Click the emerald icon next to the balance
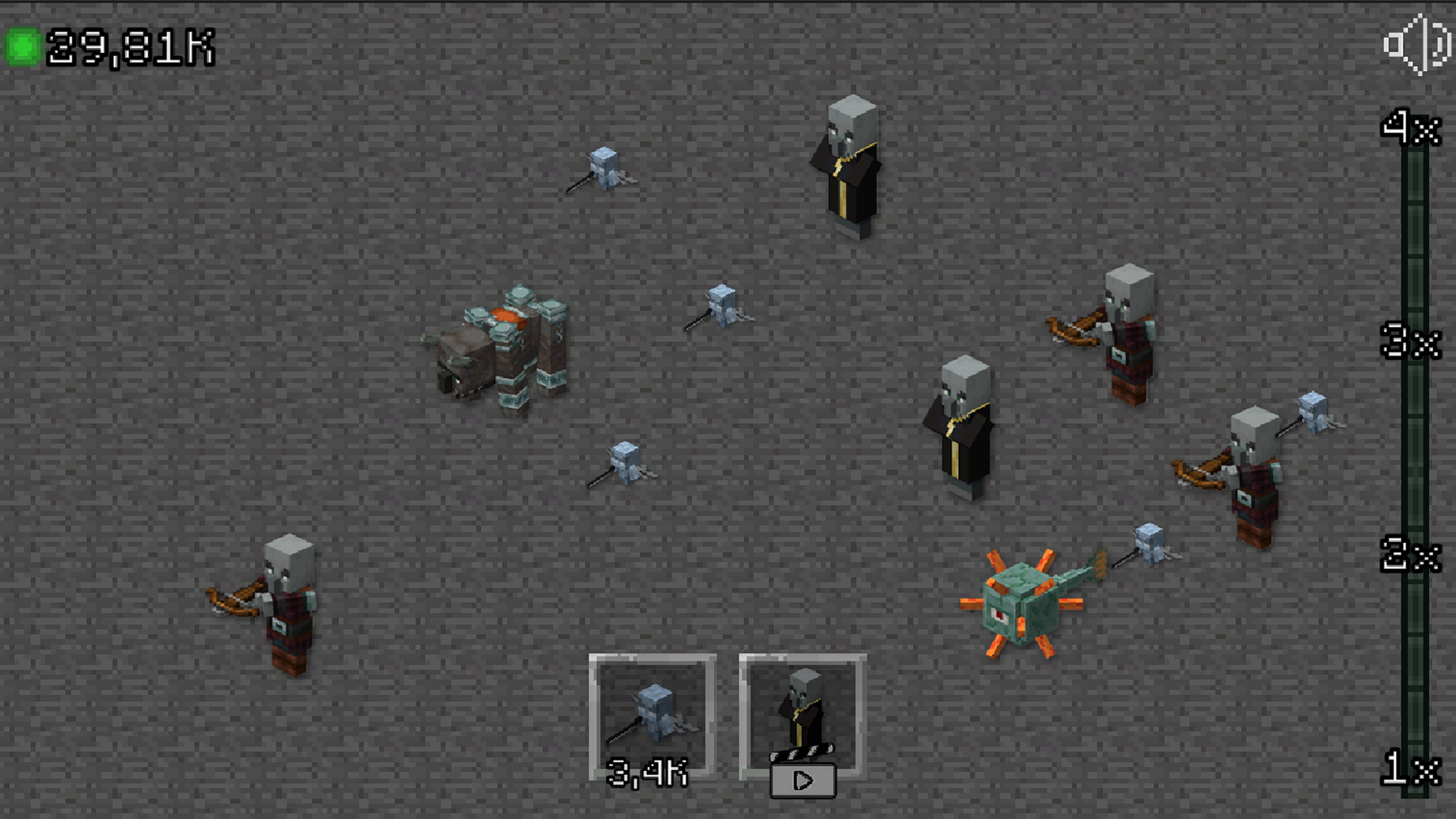 coord(23,47)
